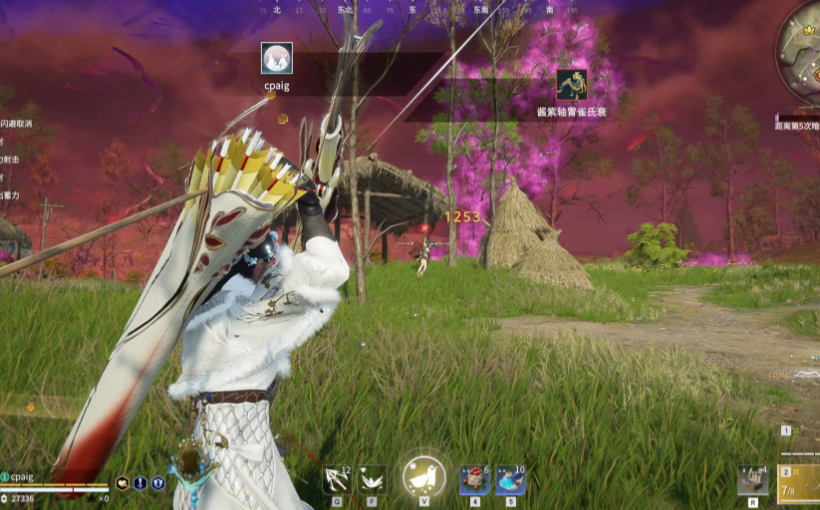The image size is (820, 510).
Task: Trigger the glowing bird ultimate ability
Action: click(424, 478)
